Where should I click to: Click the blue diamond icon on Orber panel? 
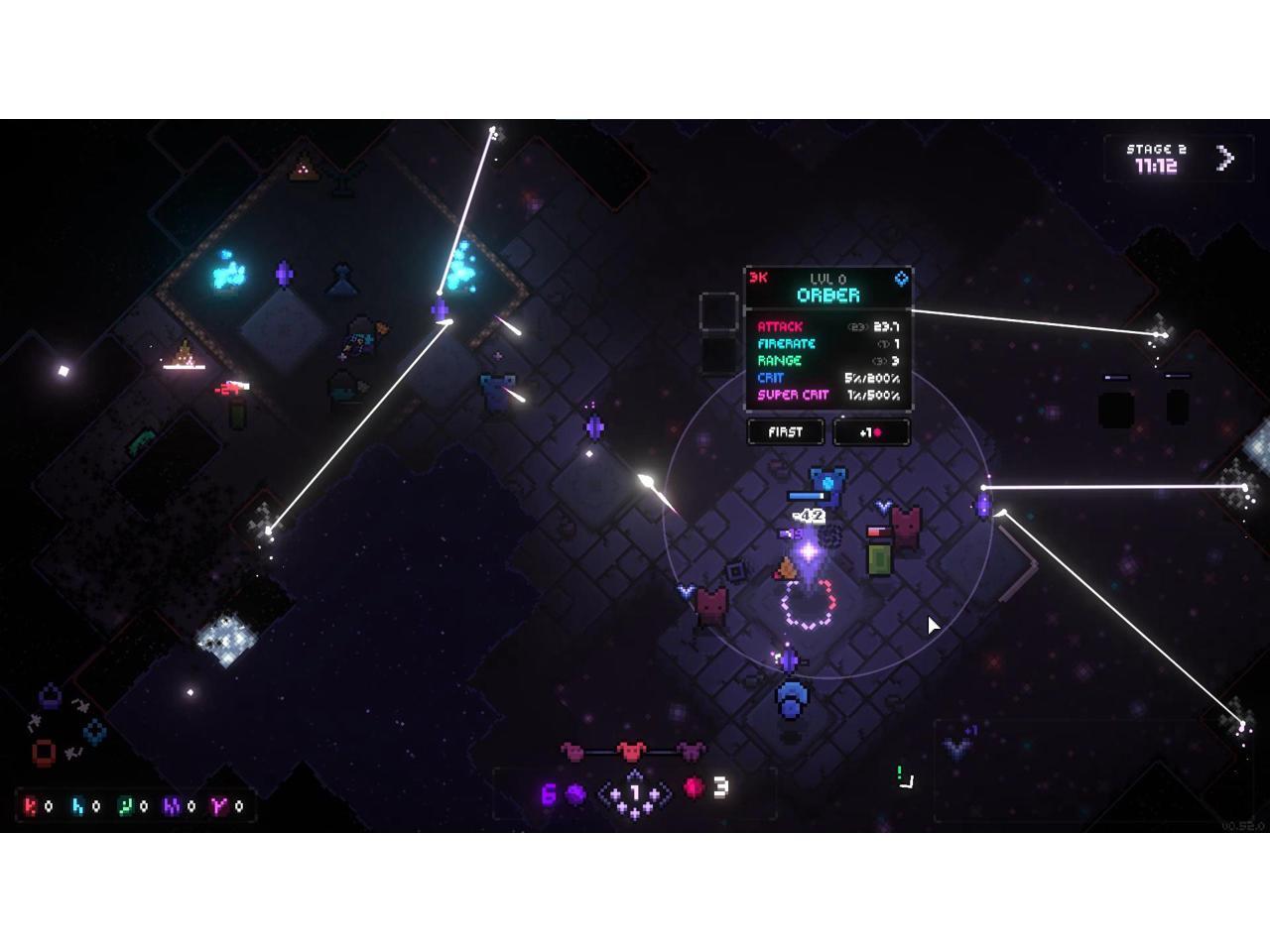[x=901, y=279]
